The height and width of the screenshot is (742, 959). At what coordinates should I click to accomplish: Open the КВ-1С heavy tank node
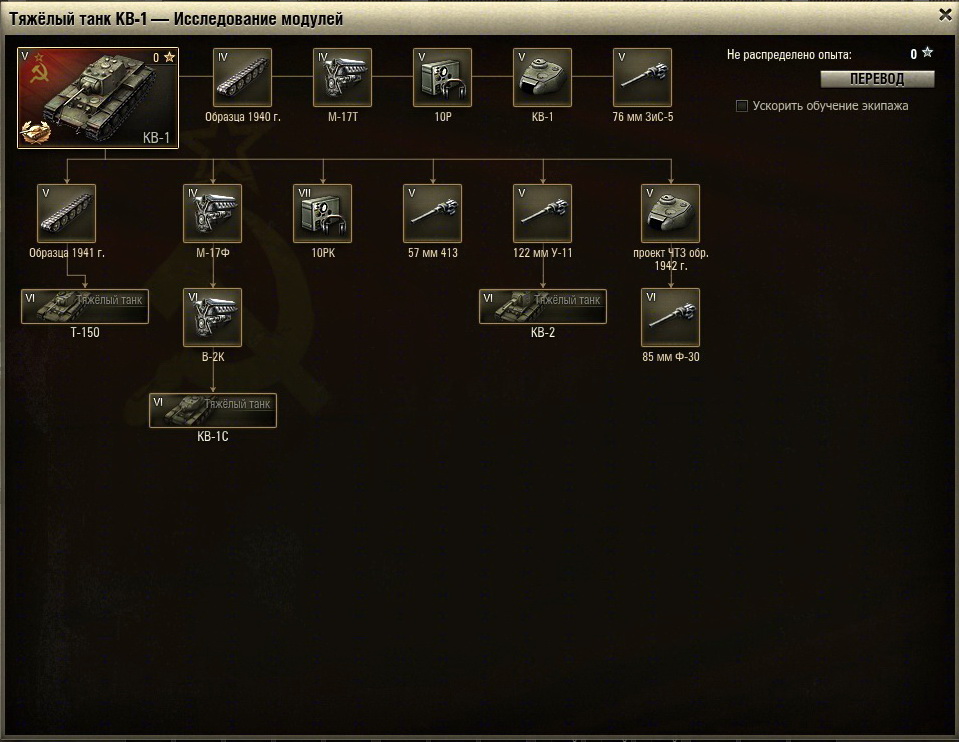tap(213, 410)
